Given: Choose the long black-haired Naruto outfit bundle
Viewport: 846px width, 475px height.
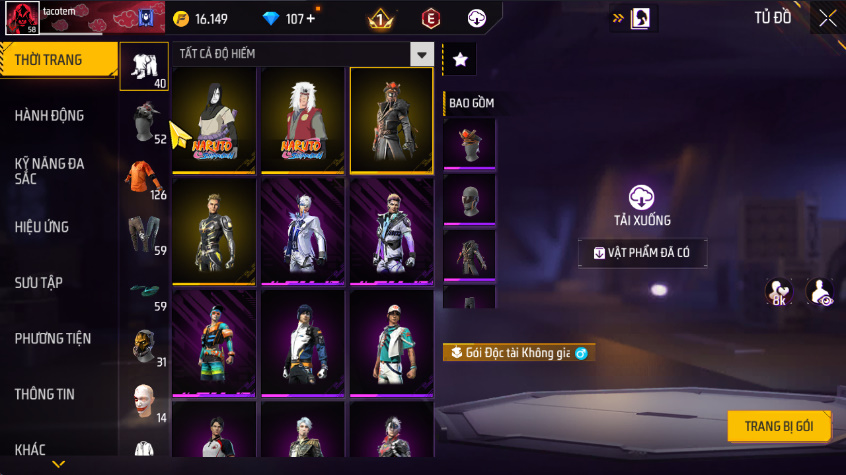Looking at the screenshot, I should coord(213,120).
